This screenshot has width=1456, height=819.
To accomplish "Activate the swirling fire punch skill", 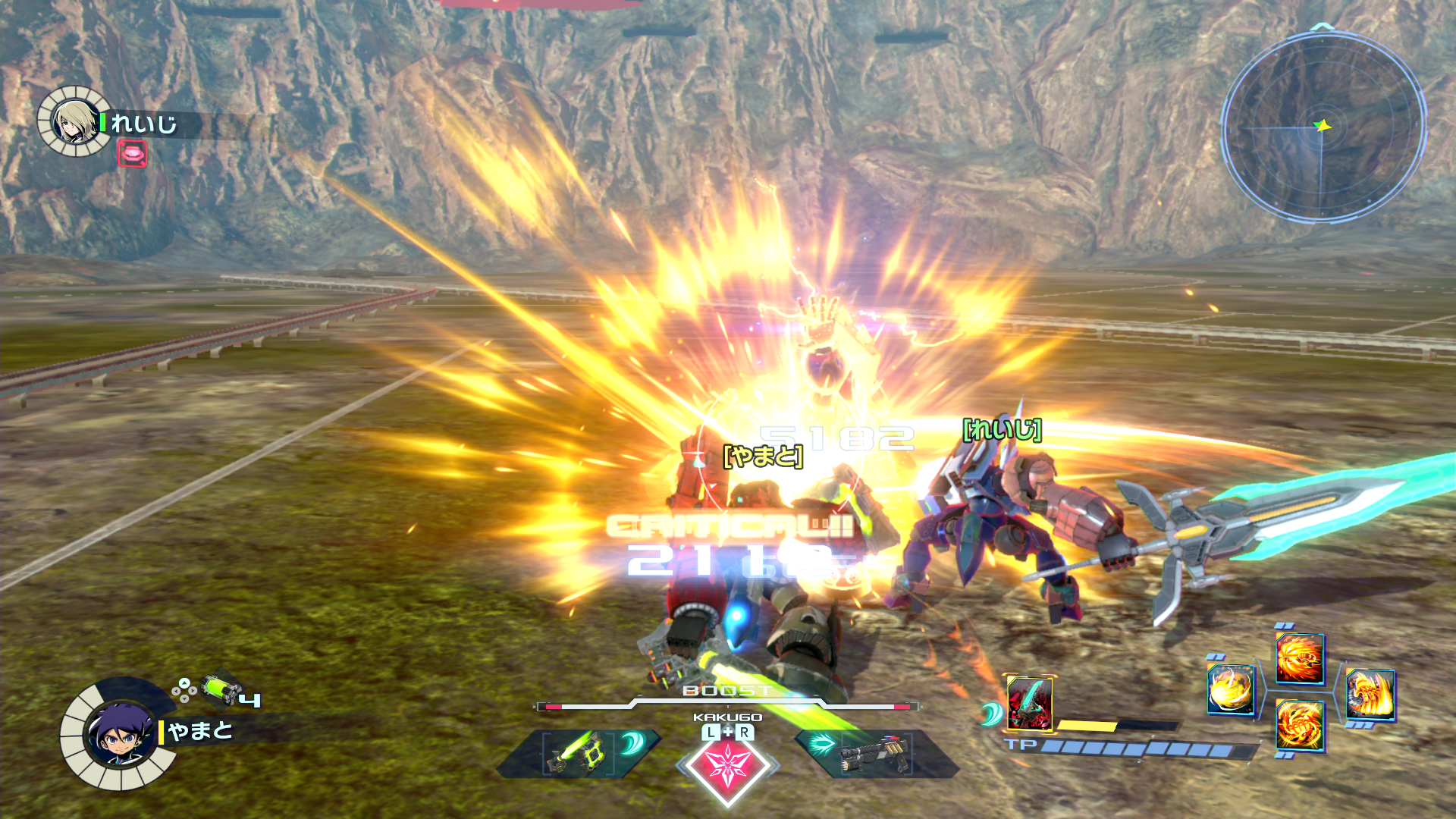I will click(x=1300, y=726).
